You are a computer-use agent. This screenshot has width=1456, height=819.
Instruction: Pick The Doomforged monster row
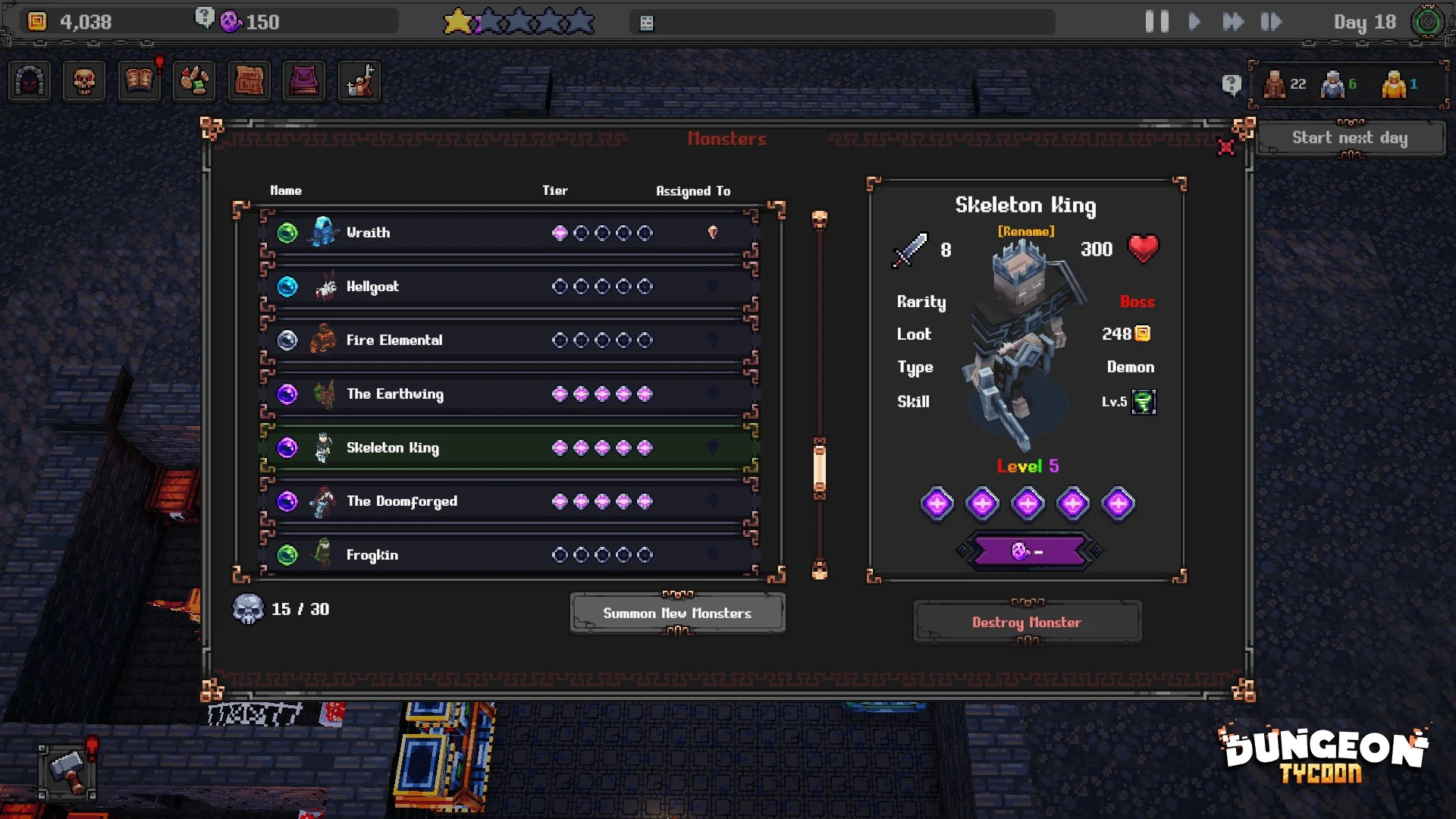[508, 501]
